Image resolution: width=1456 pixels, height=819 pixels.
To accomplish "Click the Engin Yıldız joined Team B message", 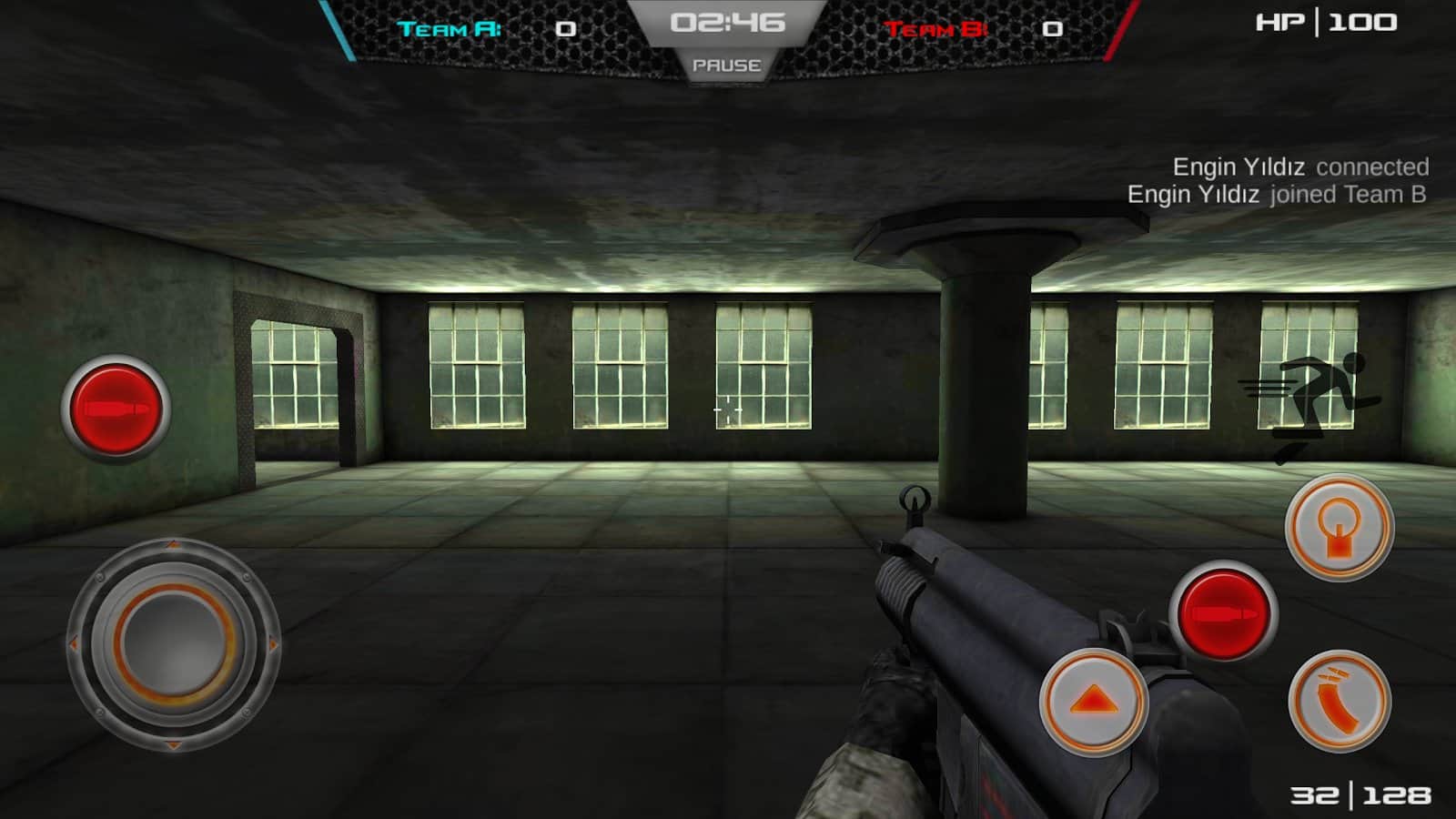I will coord(1277,193).
